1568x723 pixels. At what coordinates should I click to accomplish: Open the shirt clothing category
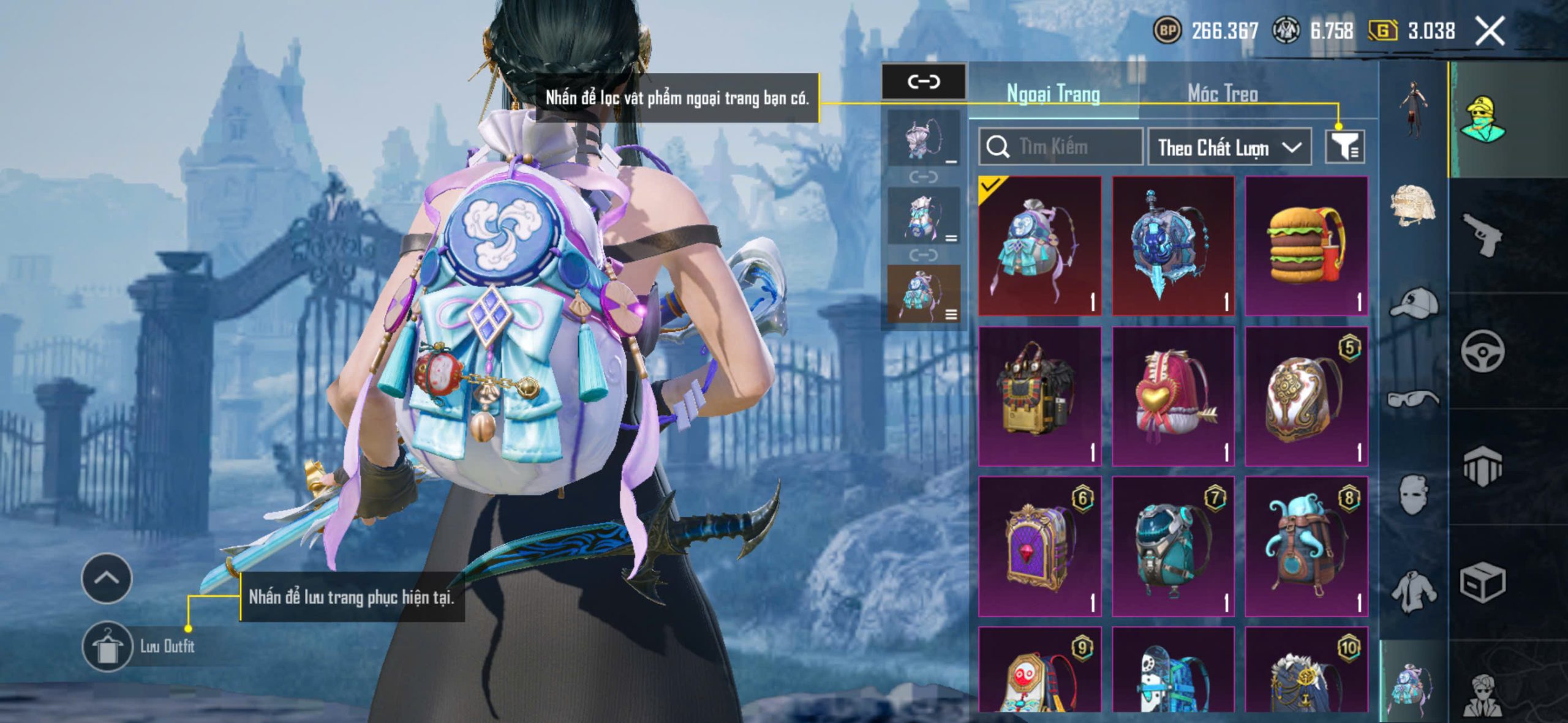1413,591
